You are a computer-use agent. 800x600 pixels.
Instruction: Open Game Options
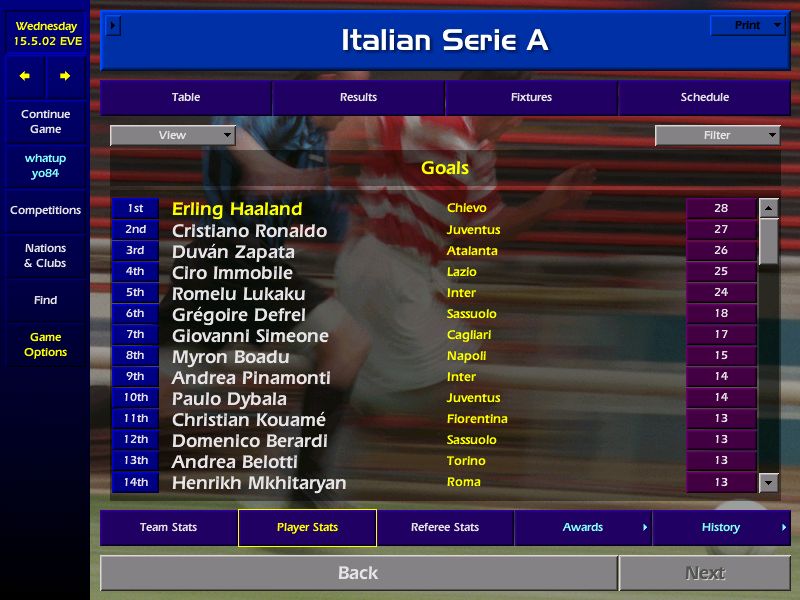45,345
